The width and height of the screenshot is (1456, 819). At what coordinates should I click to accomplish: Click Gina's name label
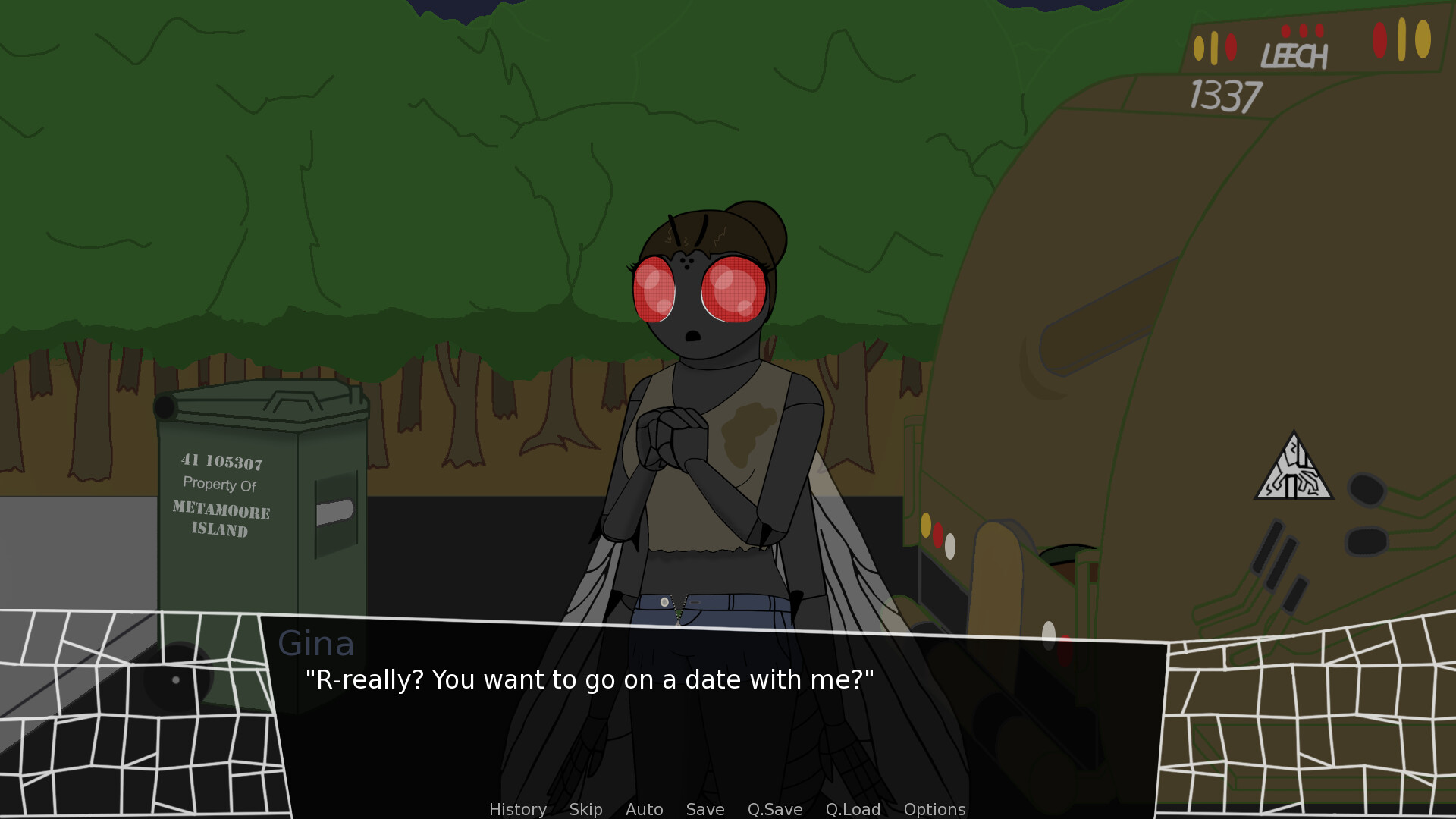click(x=318, y=644)
